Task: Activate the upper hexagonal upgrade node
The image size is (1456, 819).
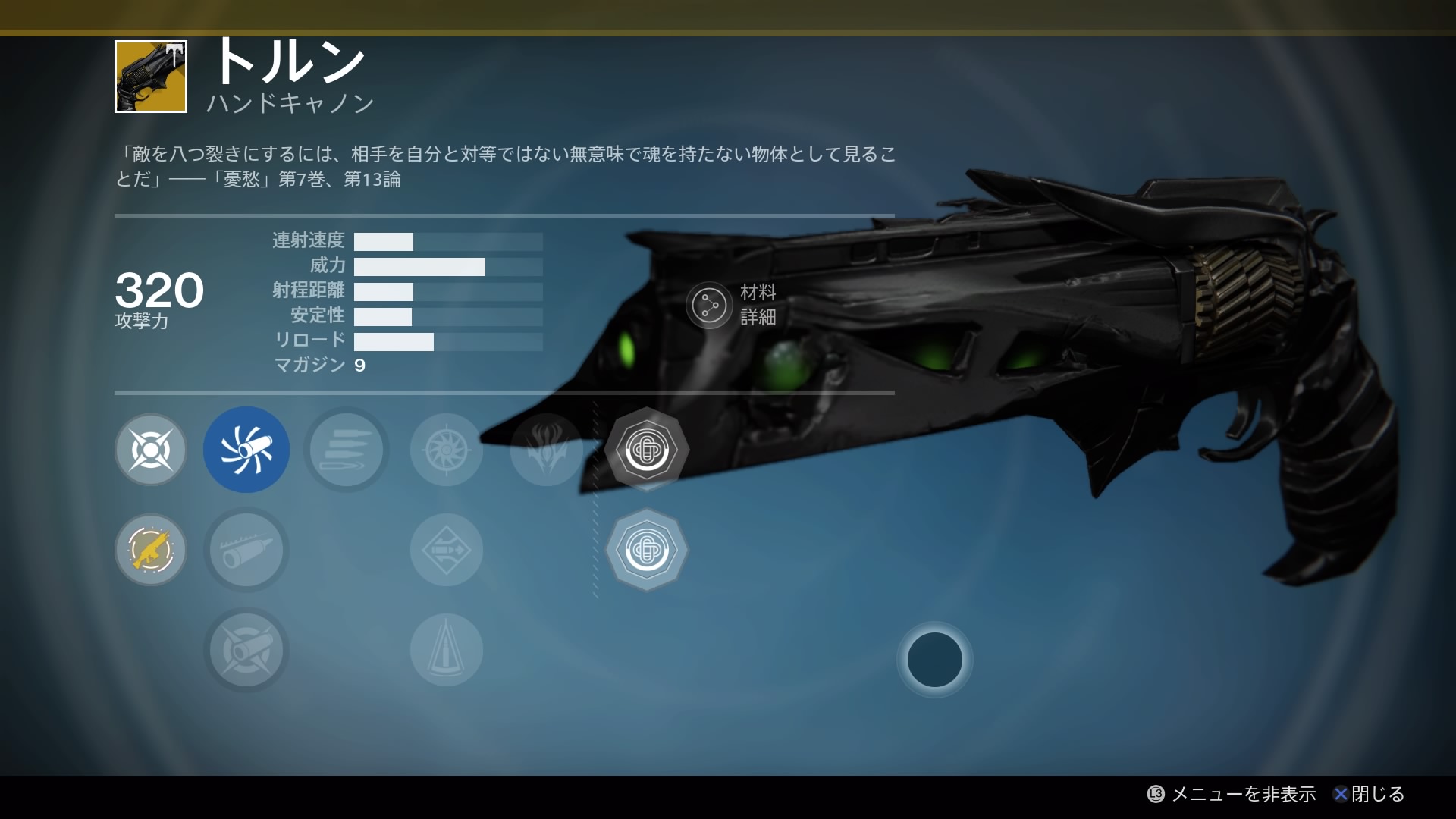Action: pos(647,450)
